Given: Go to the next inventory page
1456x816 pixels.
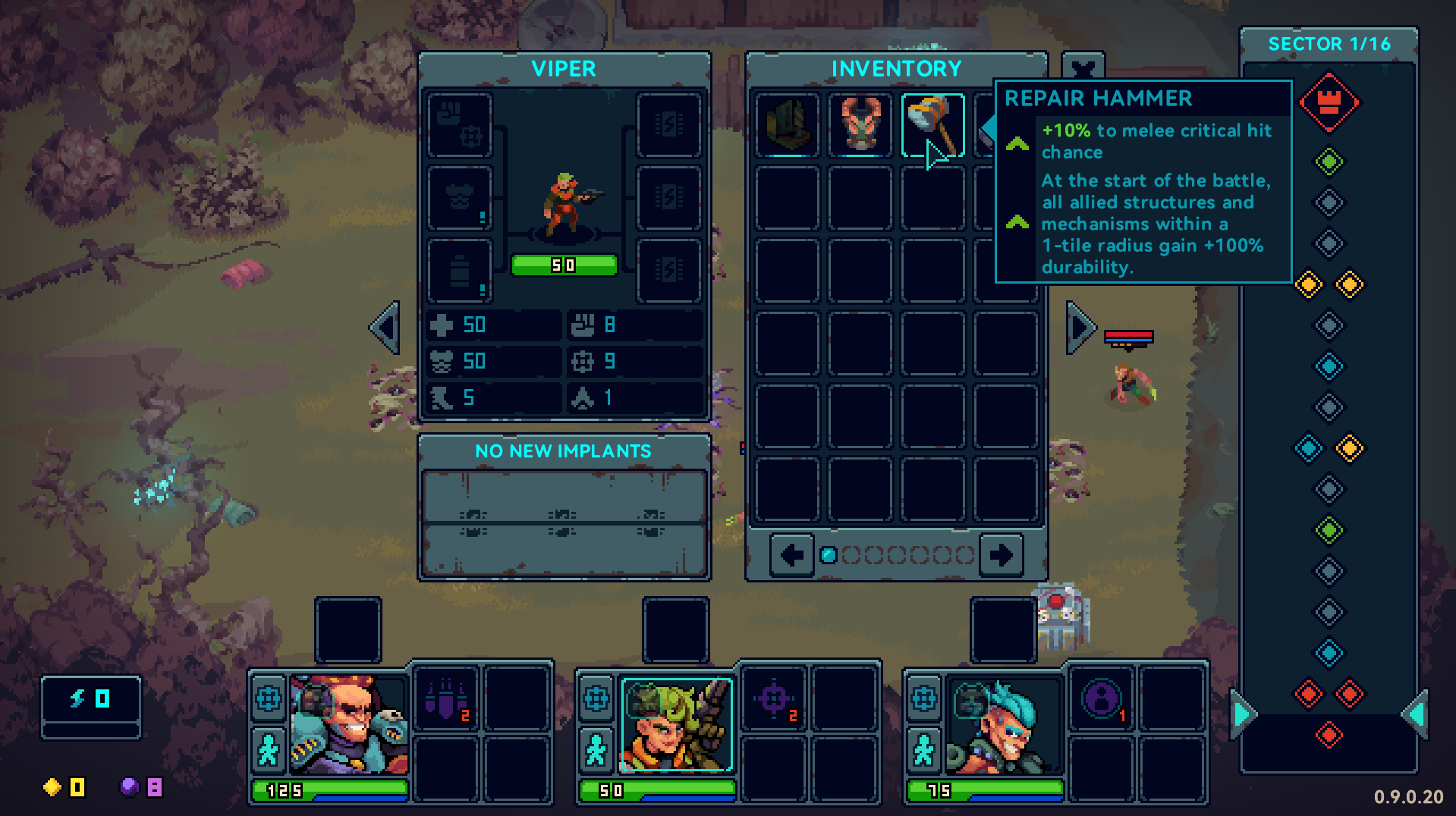Looking at the screenshot, I should 1001,555.
